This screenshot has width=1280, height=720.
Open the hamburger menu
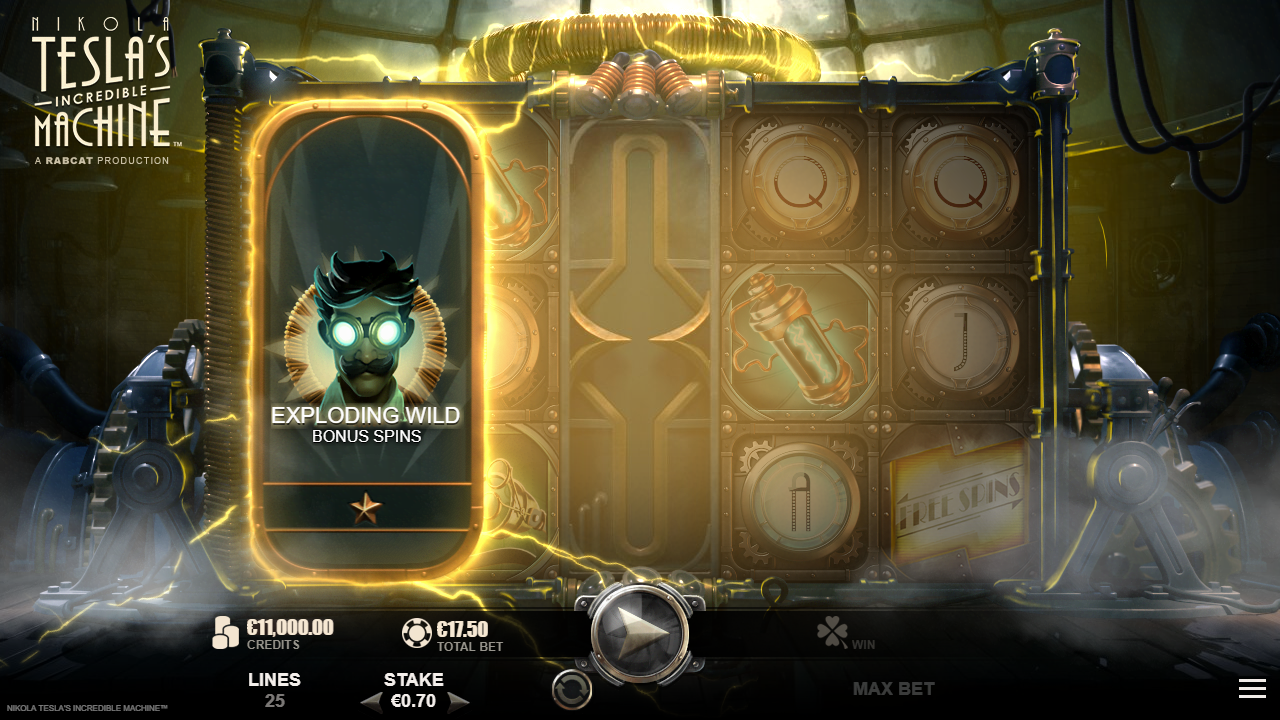tap(1252, 688)
